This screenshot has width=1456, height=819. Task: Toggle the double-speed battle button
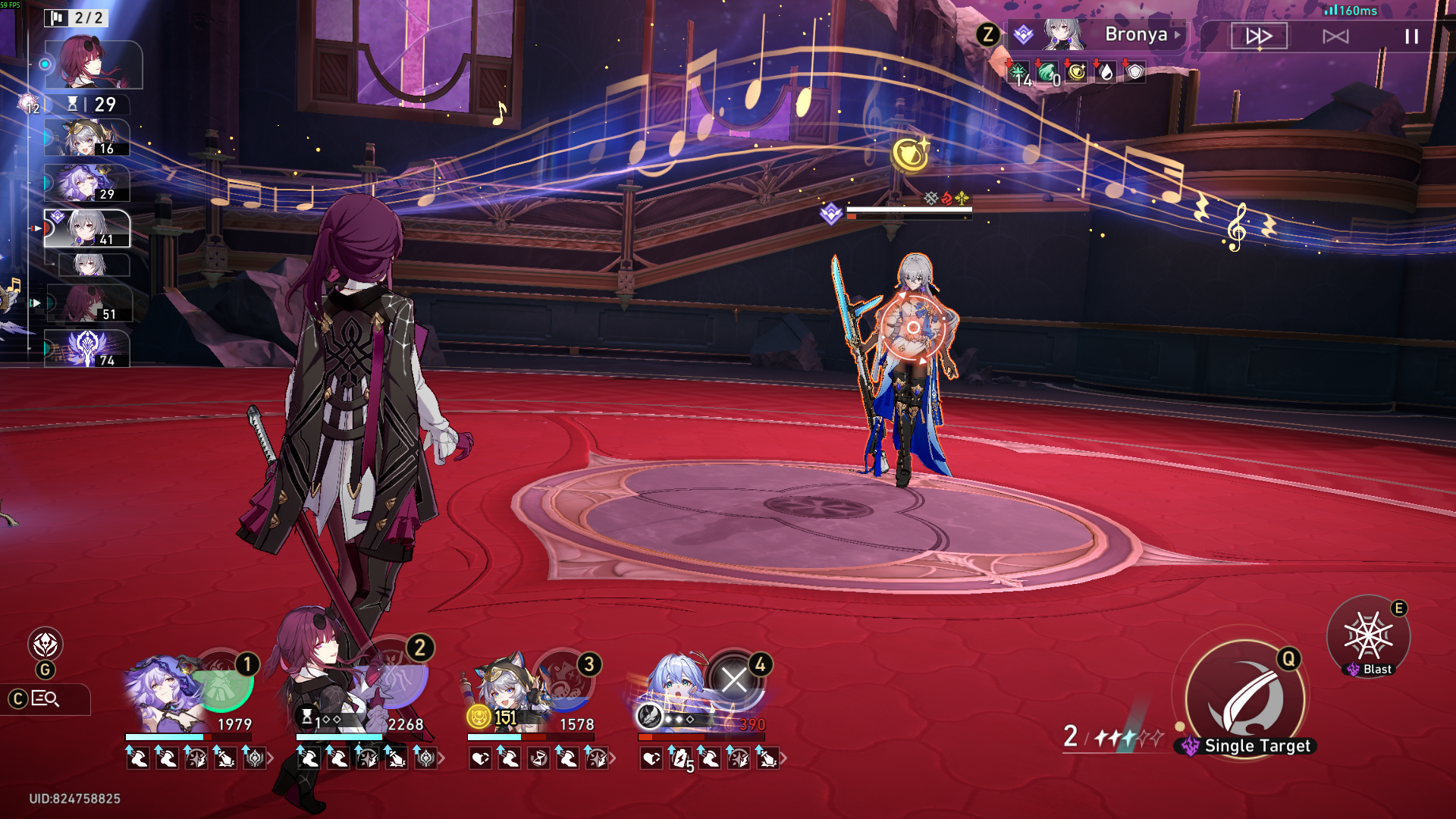point(1259,36)
